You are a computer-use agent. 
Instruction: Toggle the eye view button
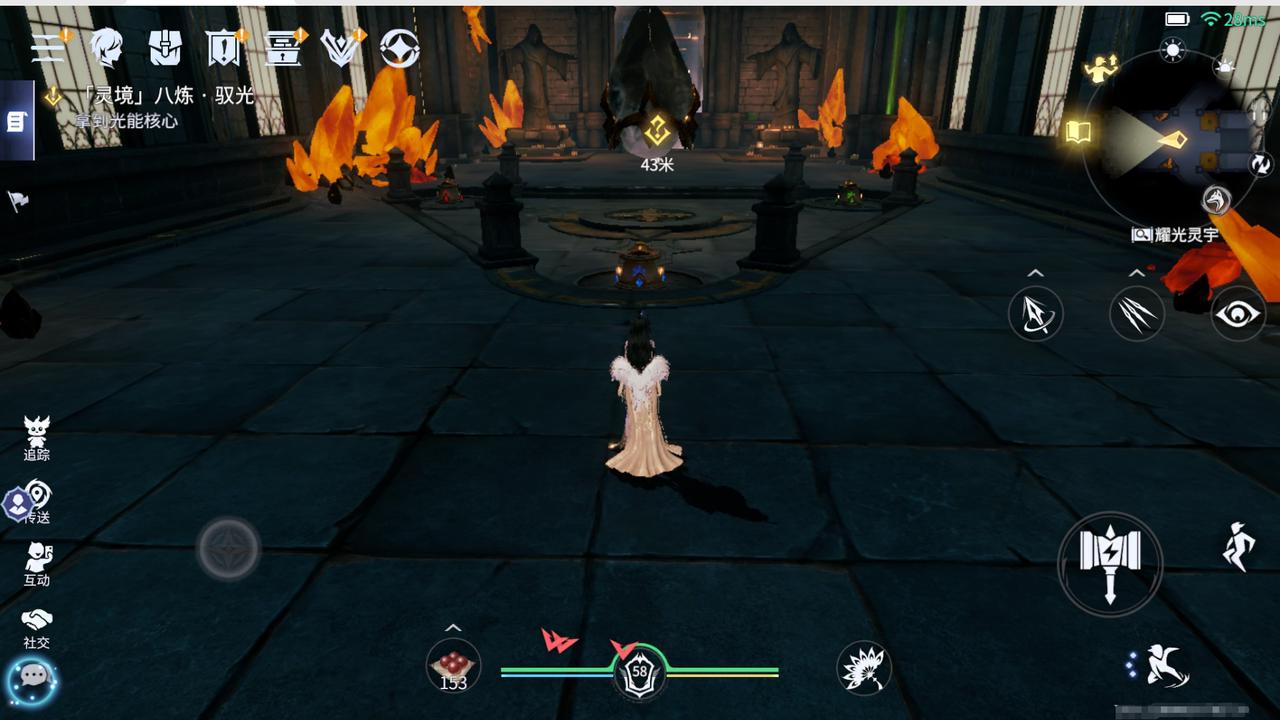(1238, 314)
